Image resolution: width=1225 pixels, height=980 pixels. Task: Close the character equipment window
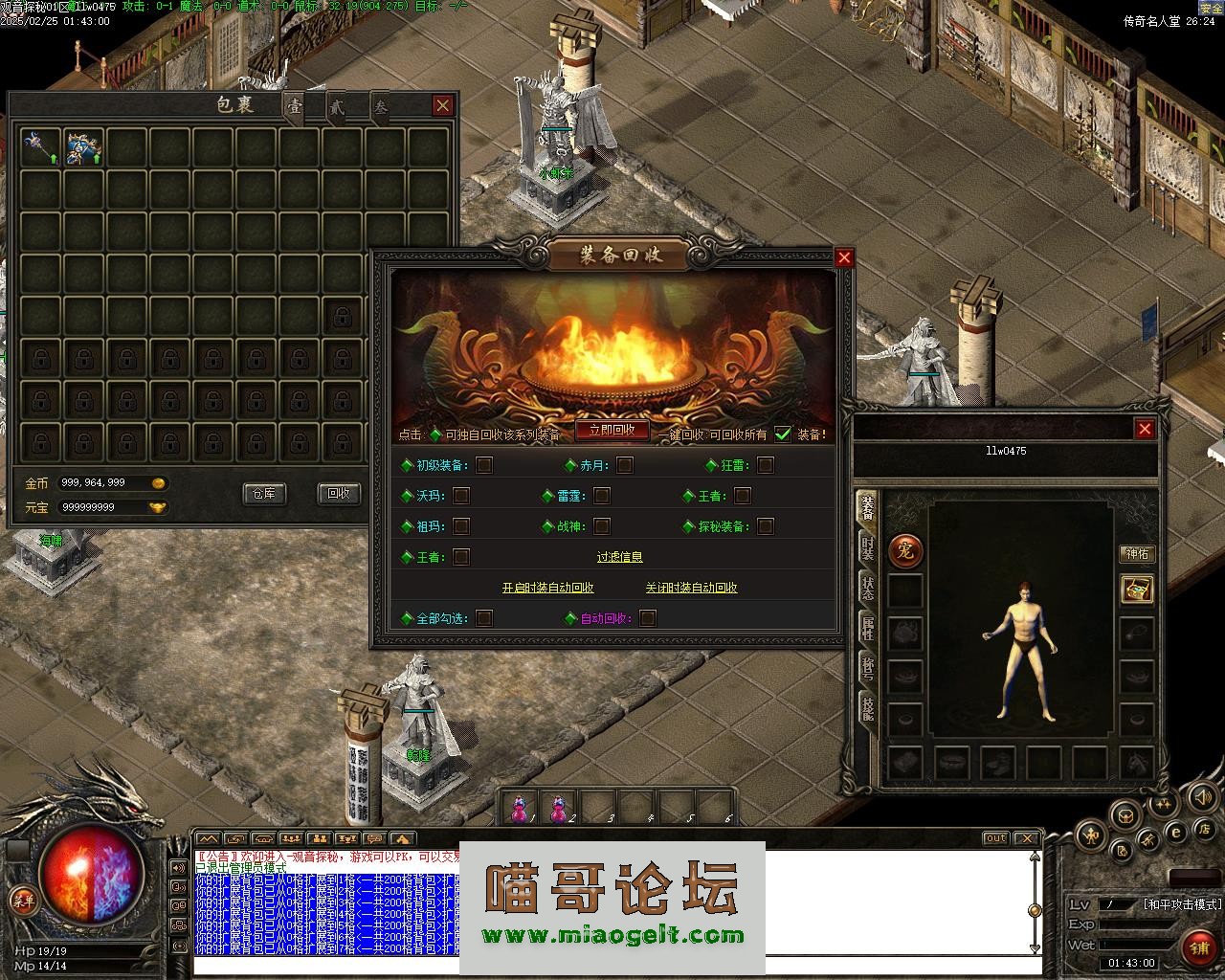(x=1145, y=429)
